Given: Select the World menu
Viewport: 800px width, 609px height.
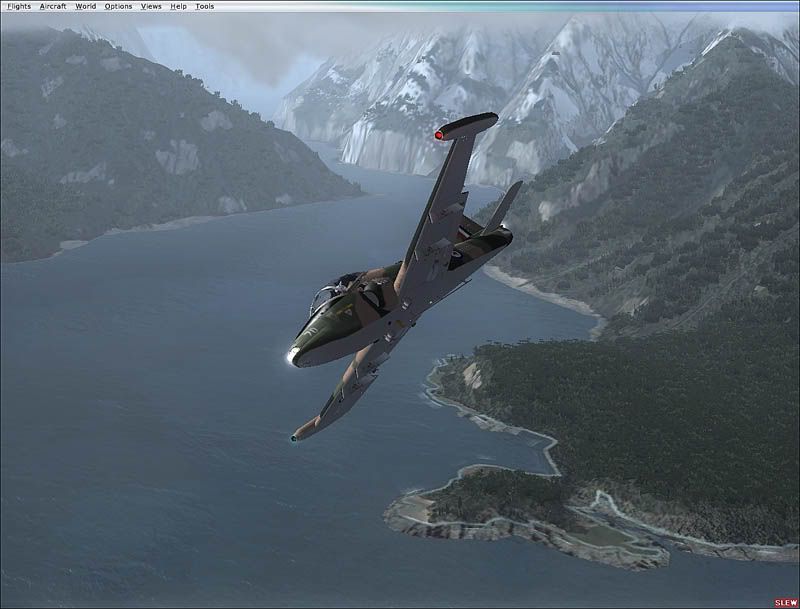Looking at the screenshot, I should pos(85,6).
